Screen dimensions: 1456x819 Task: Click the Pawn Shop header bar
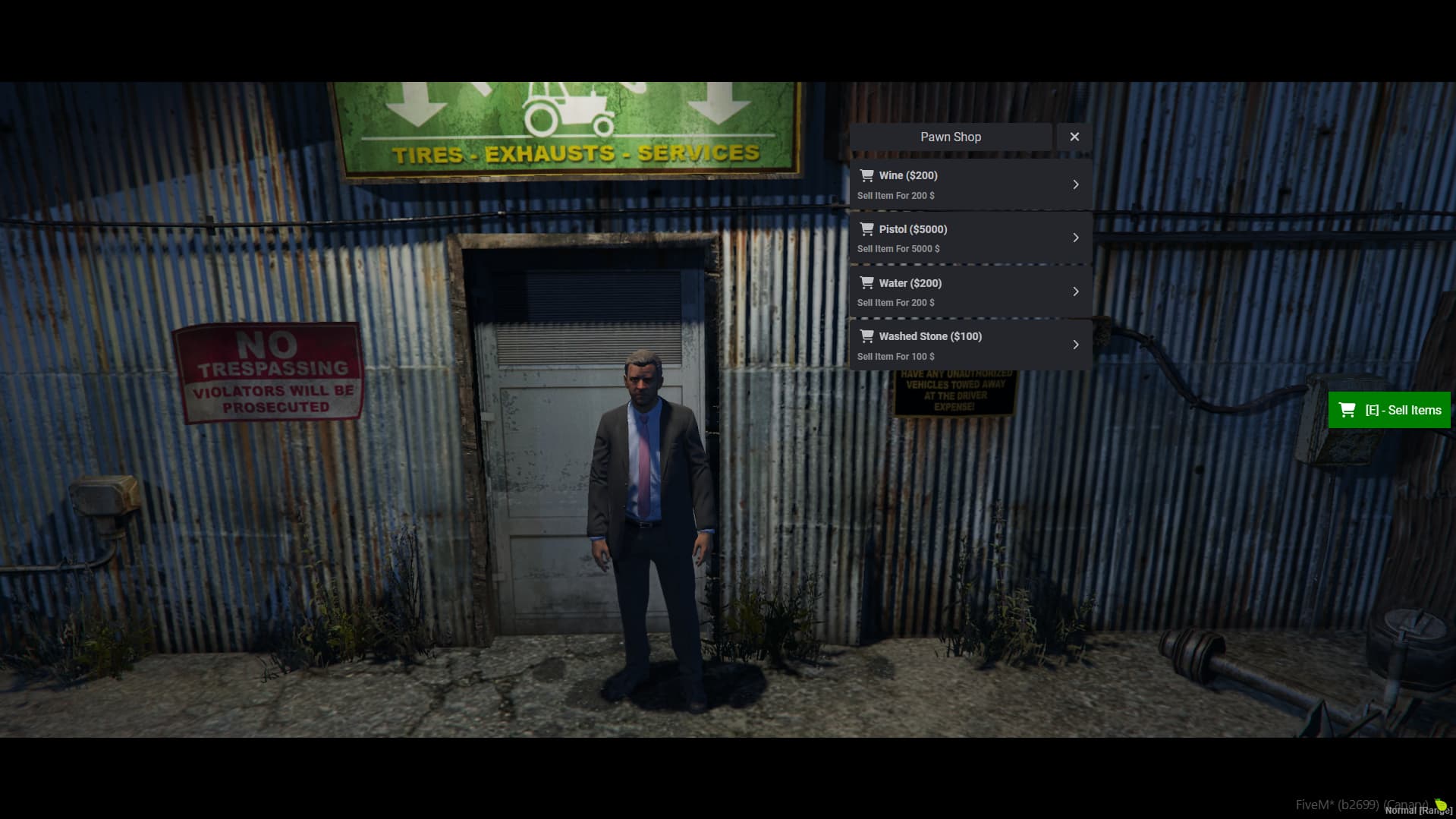point(951,137)
